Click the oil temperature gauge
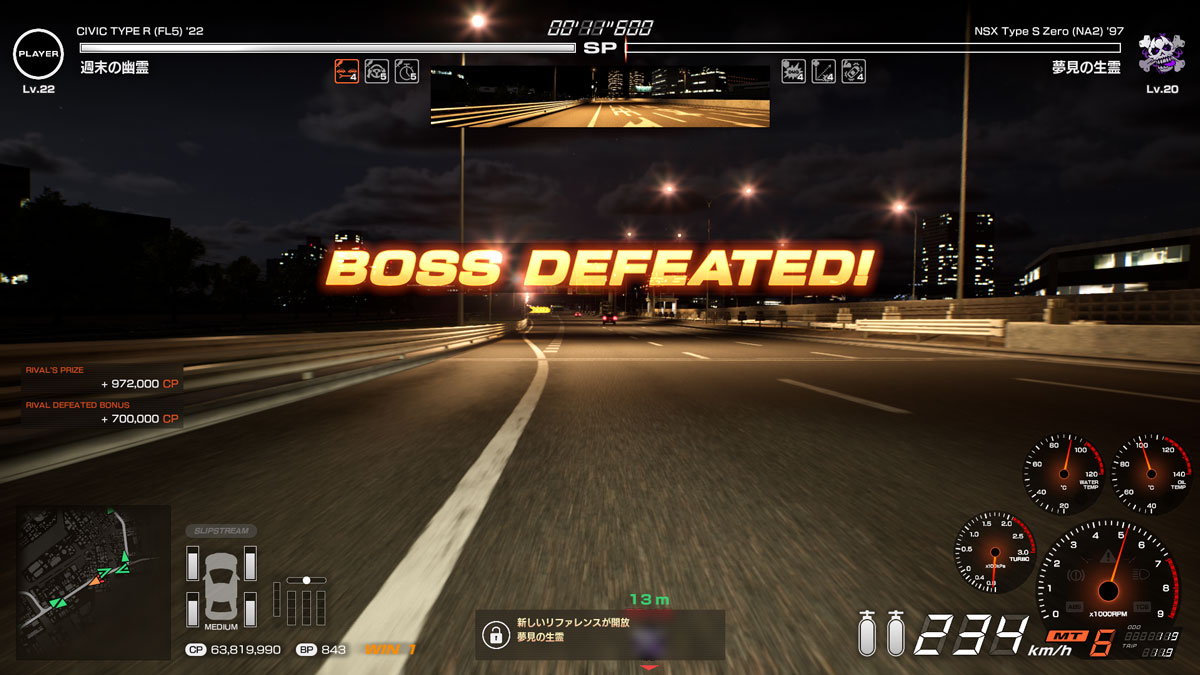This screenshot has width=1200, height=675. point(1149,474)
